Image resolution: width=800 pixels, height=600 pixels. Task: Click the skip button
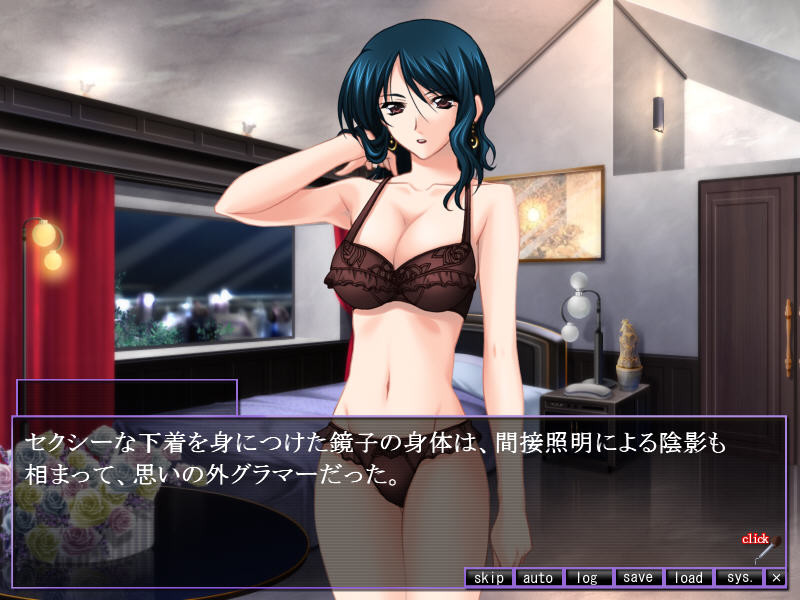(489, 577)
